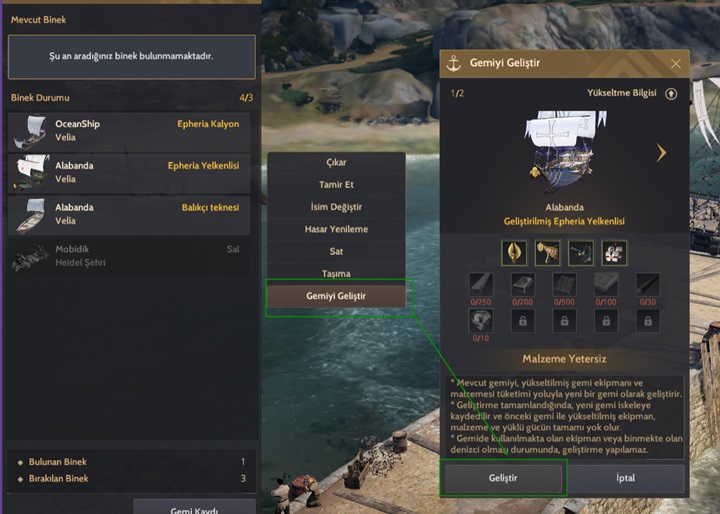Cancel with the İptal button
Viewport: 720px width, 514px height.
point(623,478)
